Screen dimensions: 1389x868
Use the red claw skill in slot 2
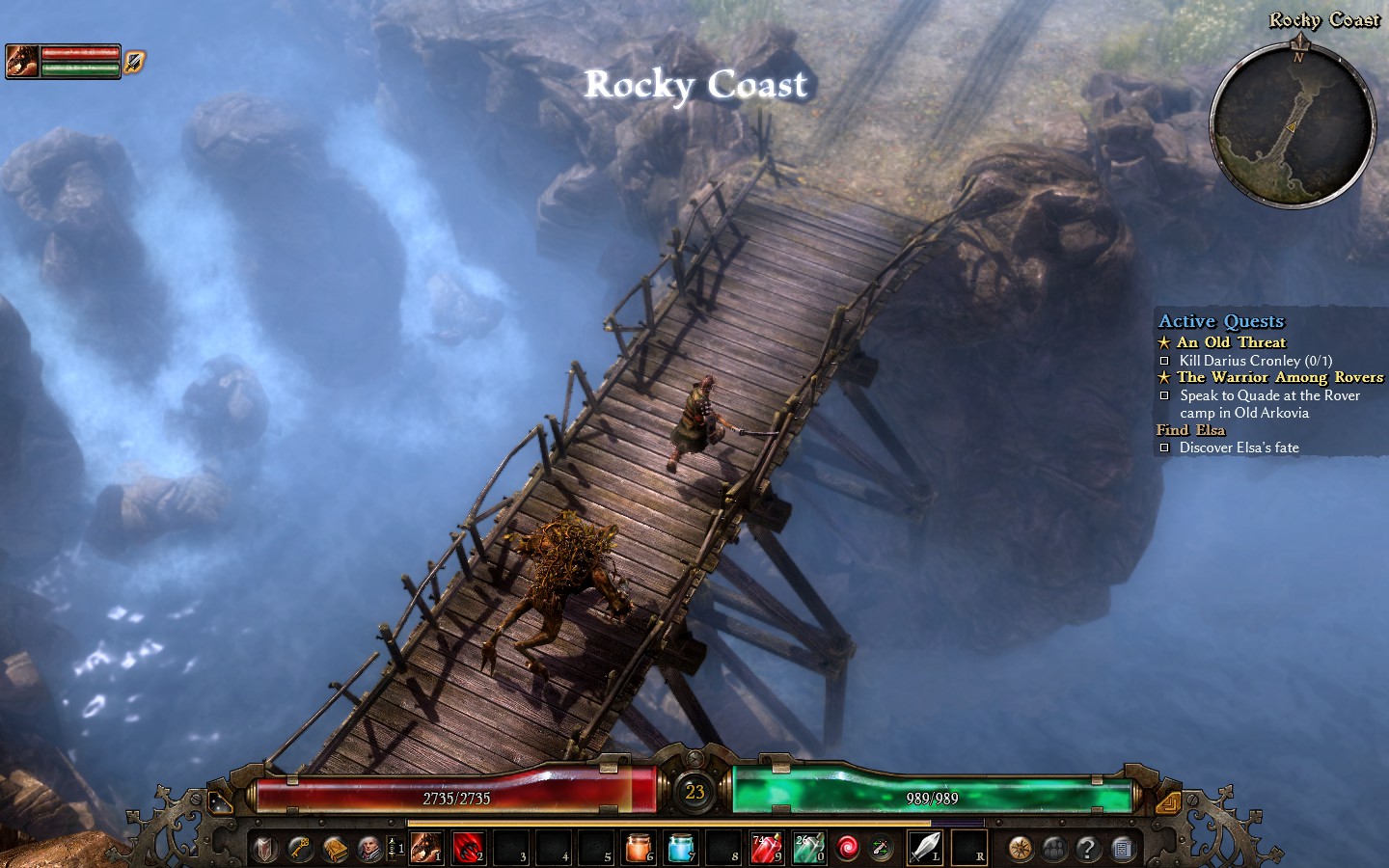click(x=468, y=848)
